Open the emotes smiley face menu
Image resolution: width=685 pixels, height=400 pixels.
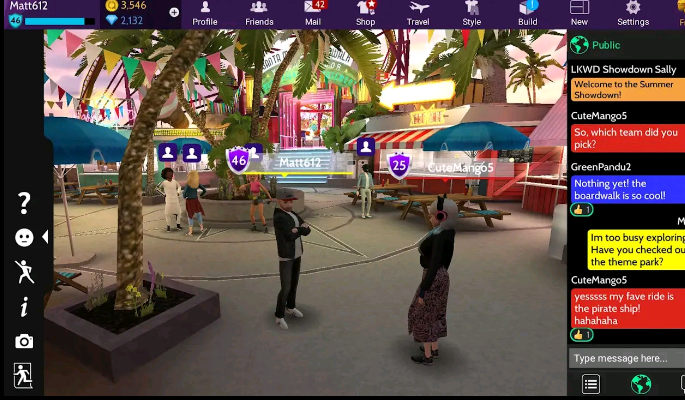[x=24, y=237]
